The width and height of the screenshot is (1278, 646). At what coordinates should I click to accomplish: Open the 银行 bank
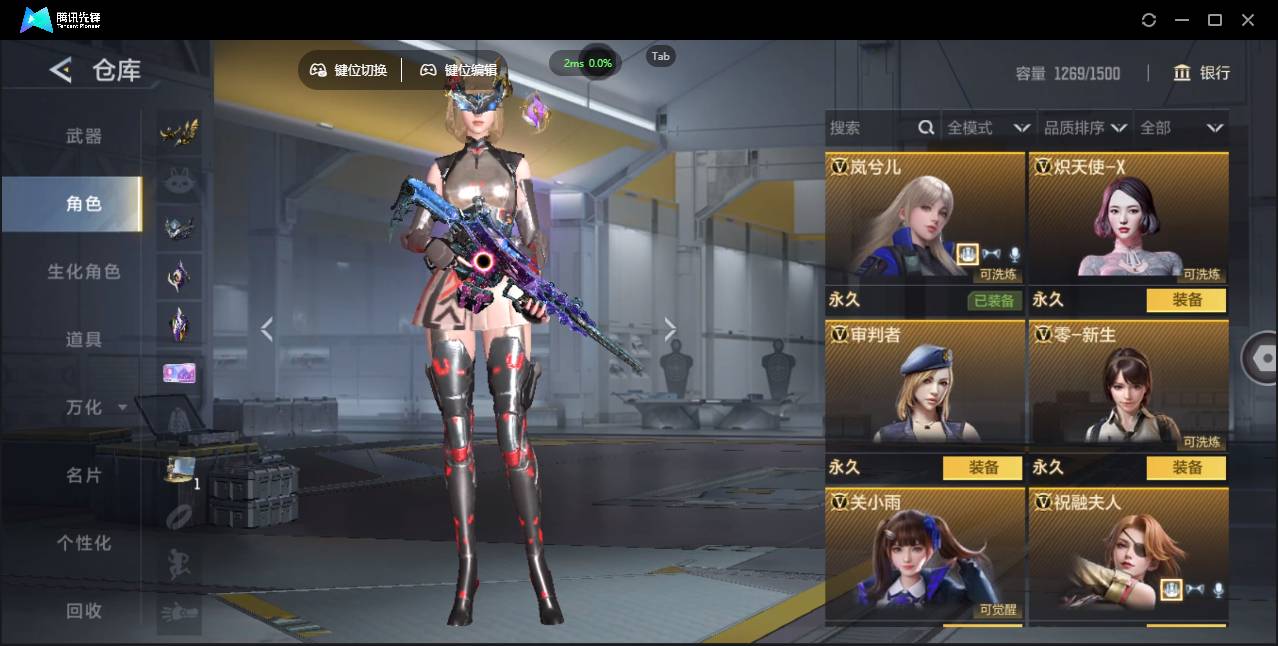tap(1202, 73)
